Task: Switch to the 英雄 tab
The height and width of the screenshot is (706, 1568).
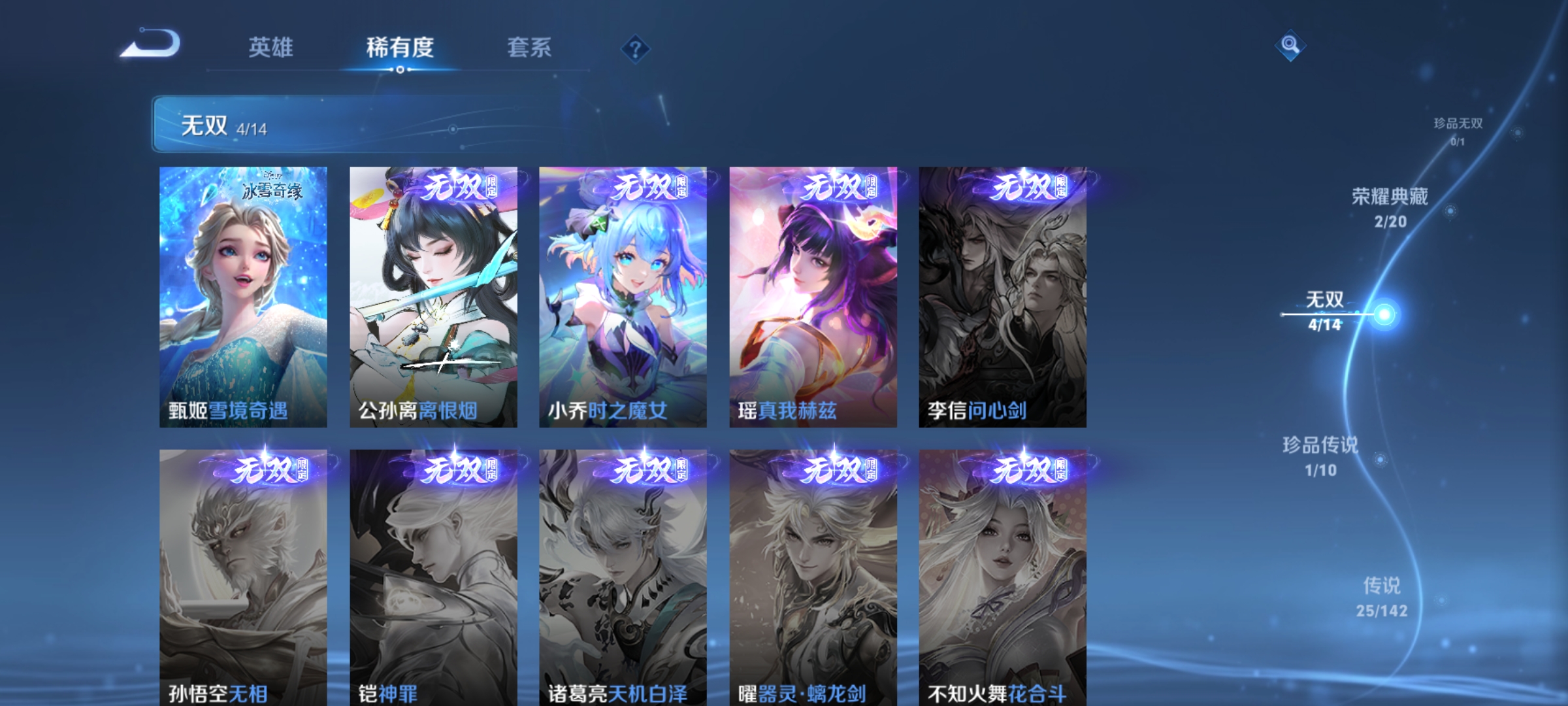Action: point(271,47)
